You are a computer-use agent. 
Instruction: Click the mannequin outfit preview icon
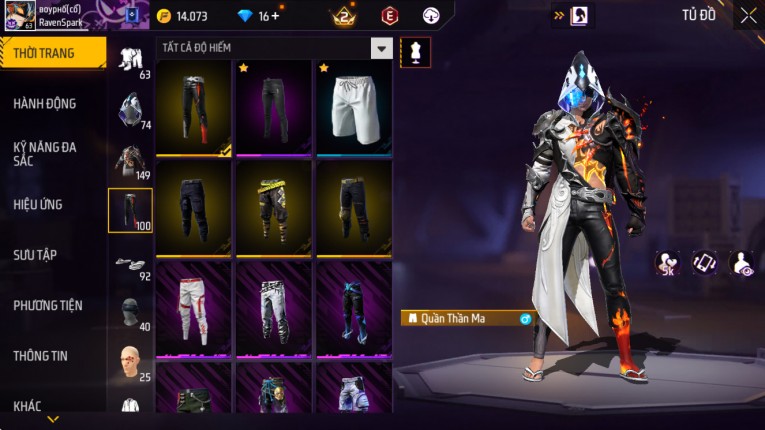click(415, 53)
